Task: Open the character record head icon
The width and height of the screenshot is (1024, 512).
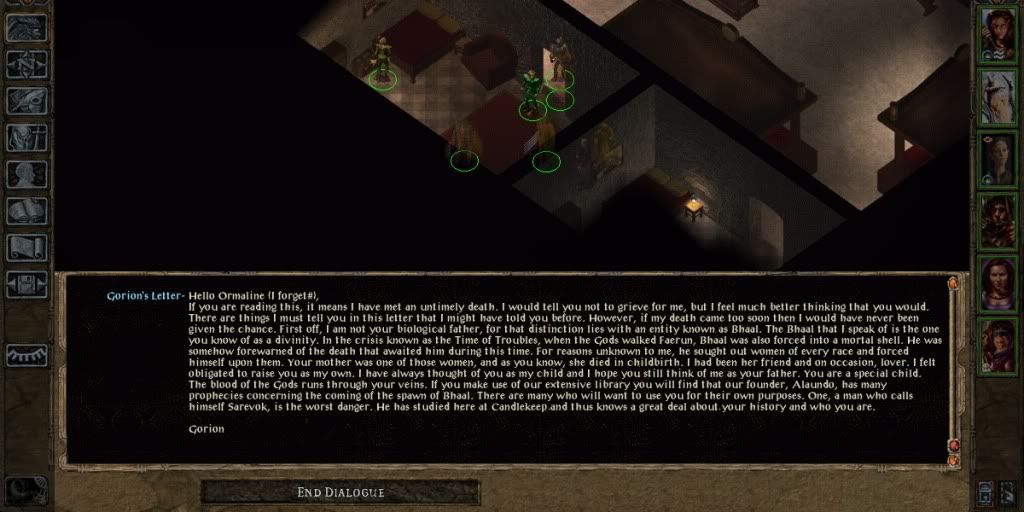Action: click(x=27, y=174)
